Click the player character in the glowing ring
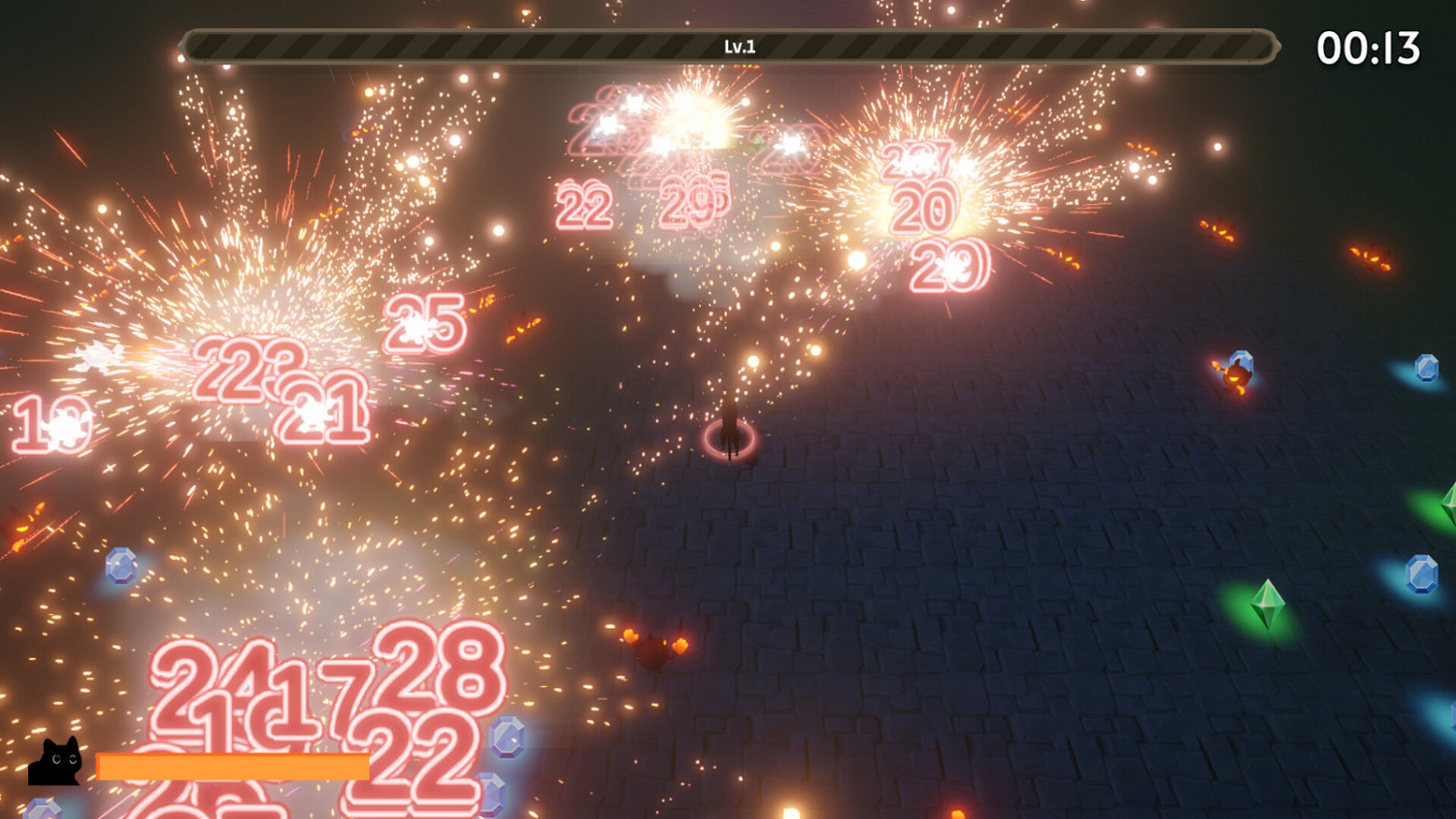The image size is (1456, 819). point(730,425)
